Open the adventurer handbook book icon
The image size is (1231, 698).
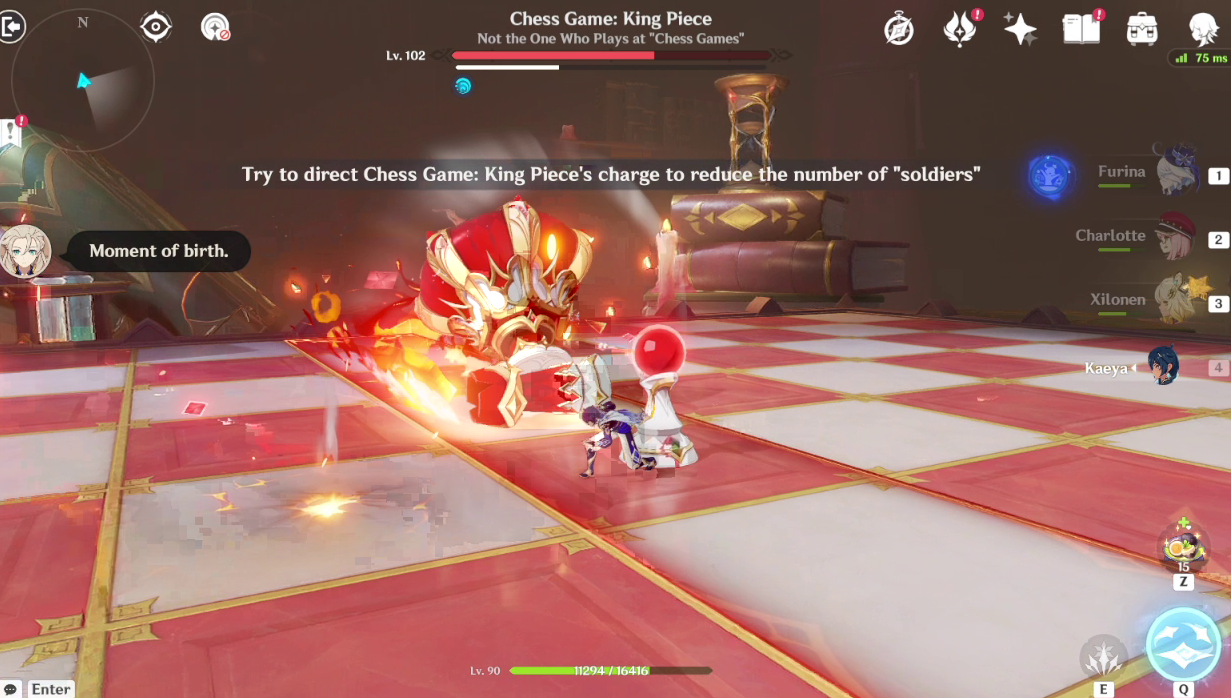point(1081,29)
